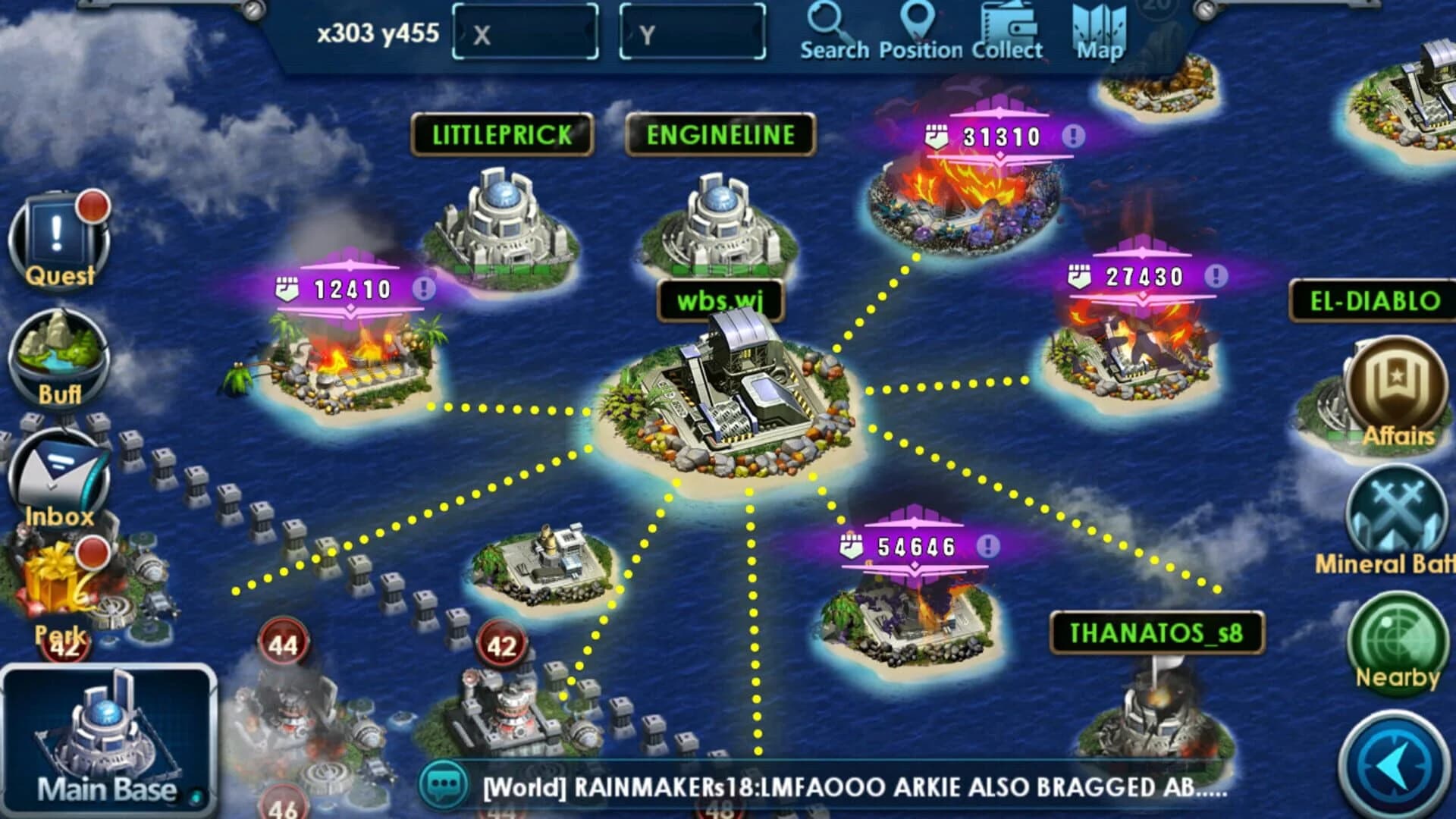Click the Position pin icon
The image size is (1456, 819).
(x=919, y=29)
